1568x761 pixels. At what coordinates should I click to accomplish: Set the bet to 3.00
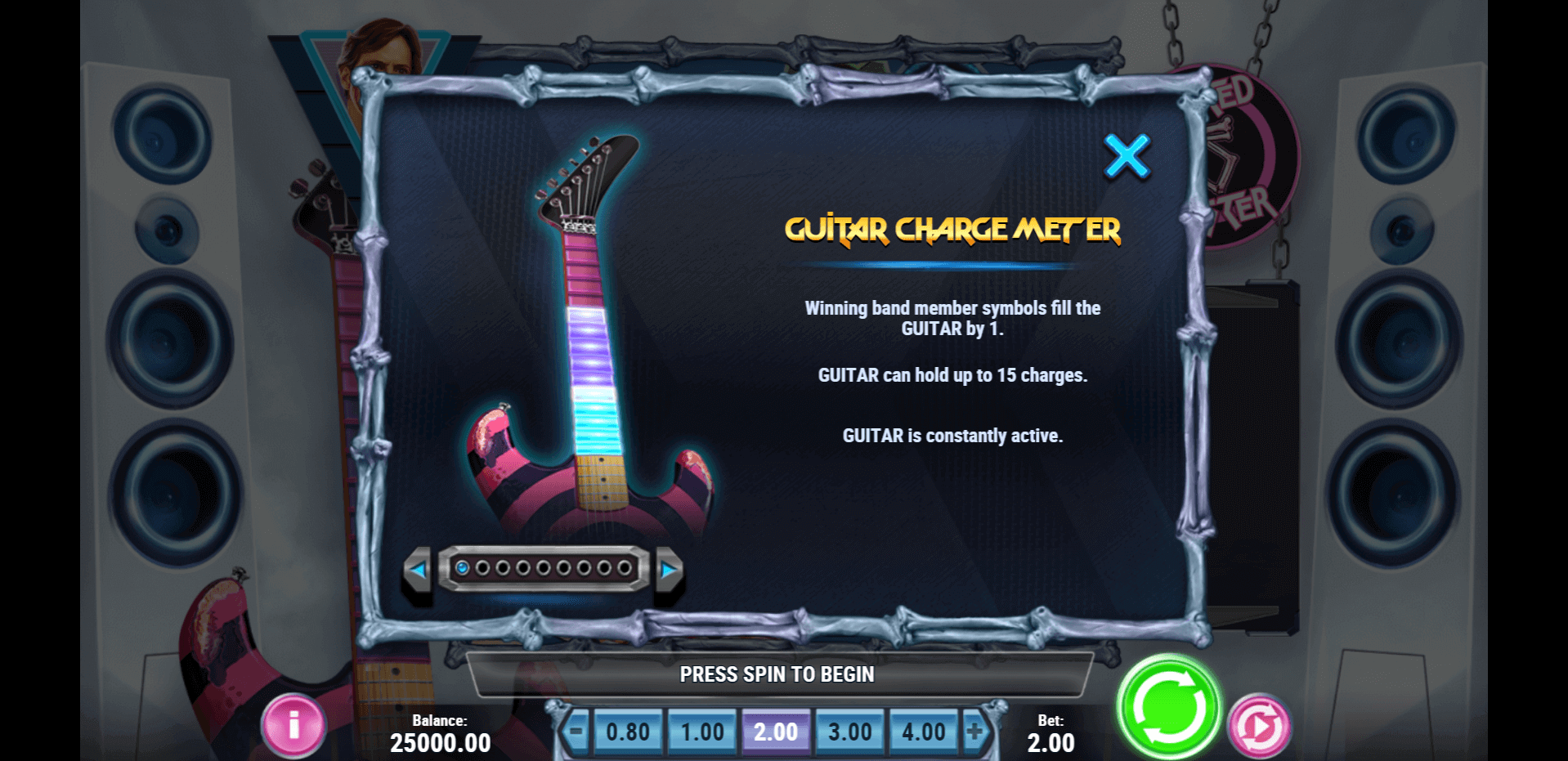coord(849,732)
